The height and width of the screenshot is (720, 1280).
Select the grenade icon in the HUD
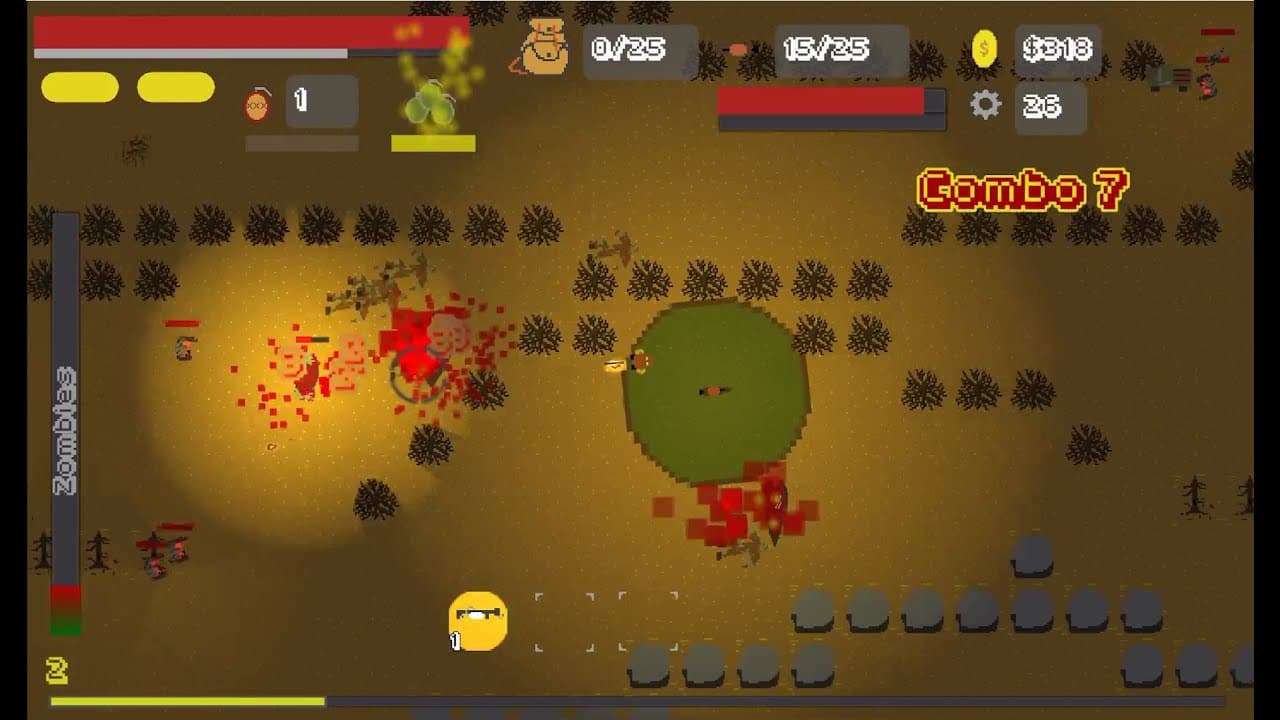258,102
